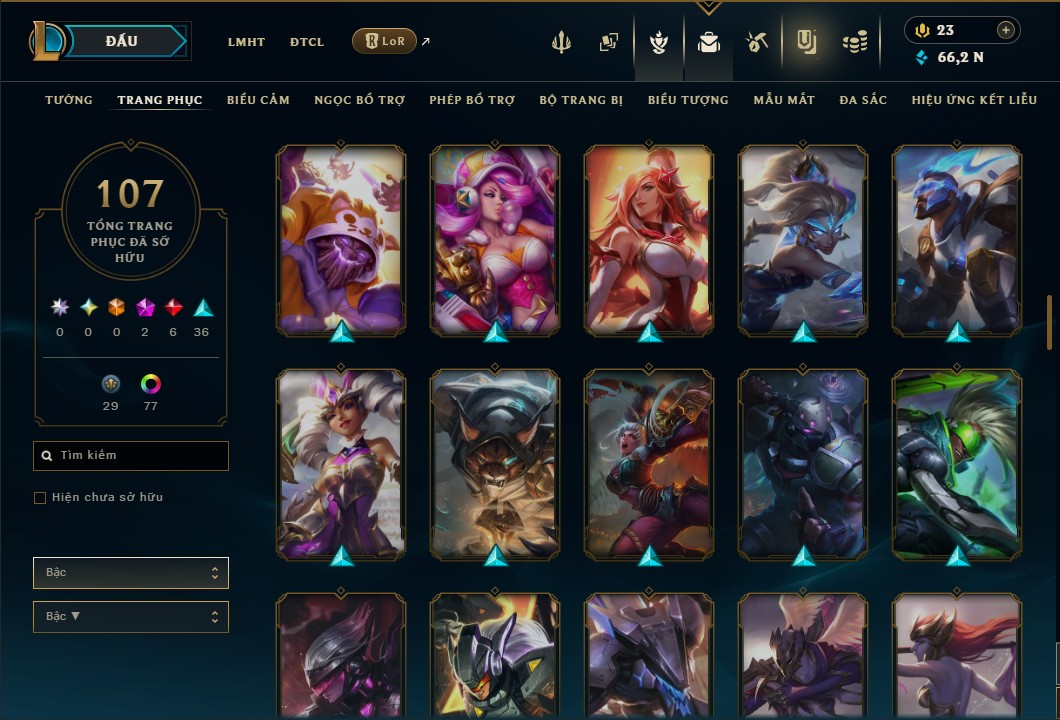Switch to the BIỂU CẢM tab
The image size is (1060, 720).
pos(258,100)
